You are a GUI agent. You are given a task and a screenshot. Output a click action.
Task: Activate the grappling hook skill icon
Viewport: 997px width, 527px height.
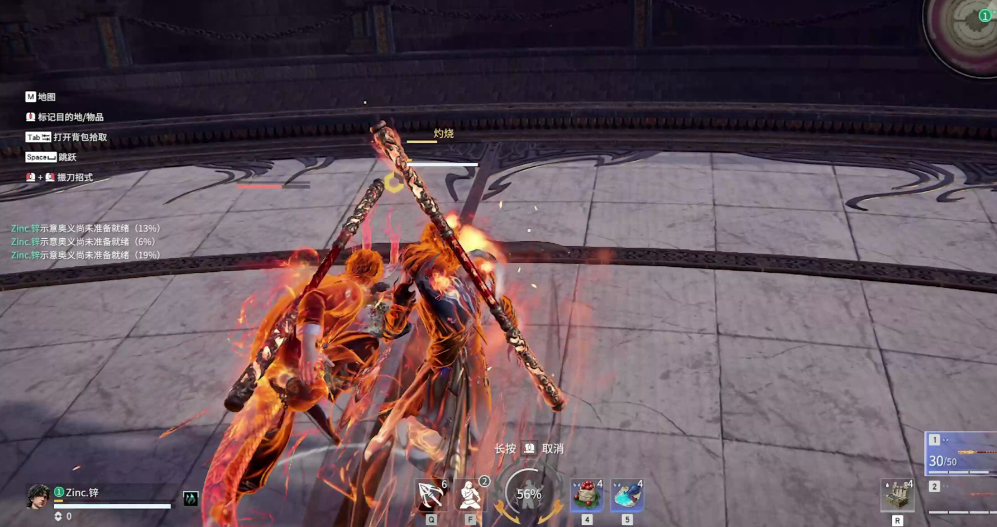(x=432, y=494)
